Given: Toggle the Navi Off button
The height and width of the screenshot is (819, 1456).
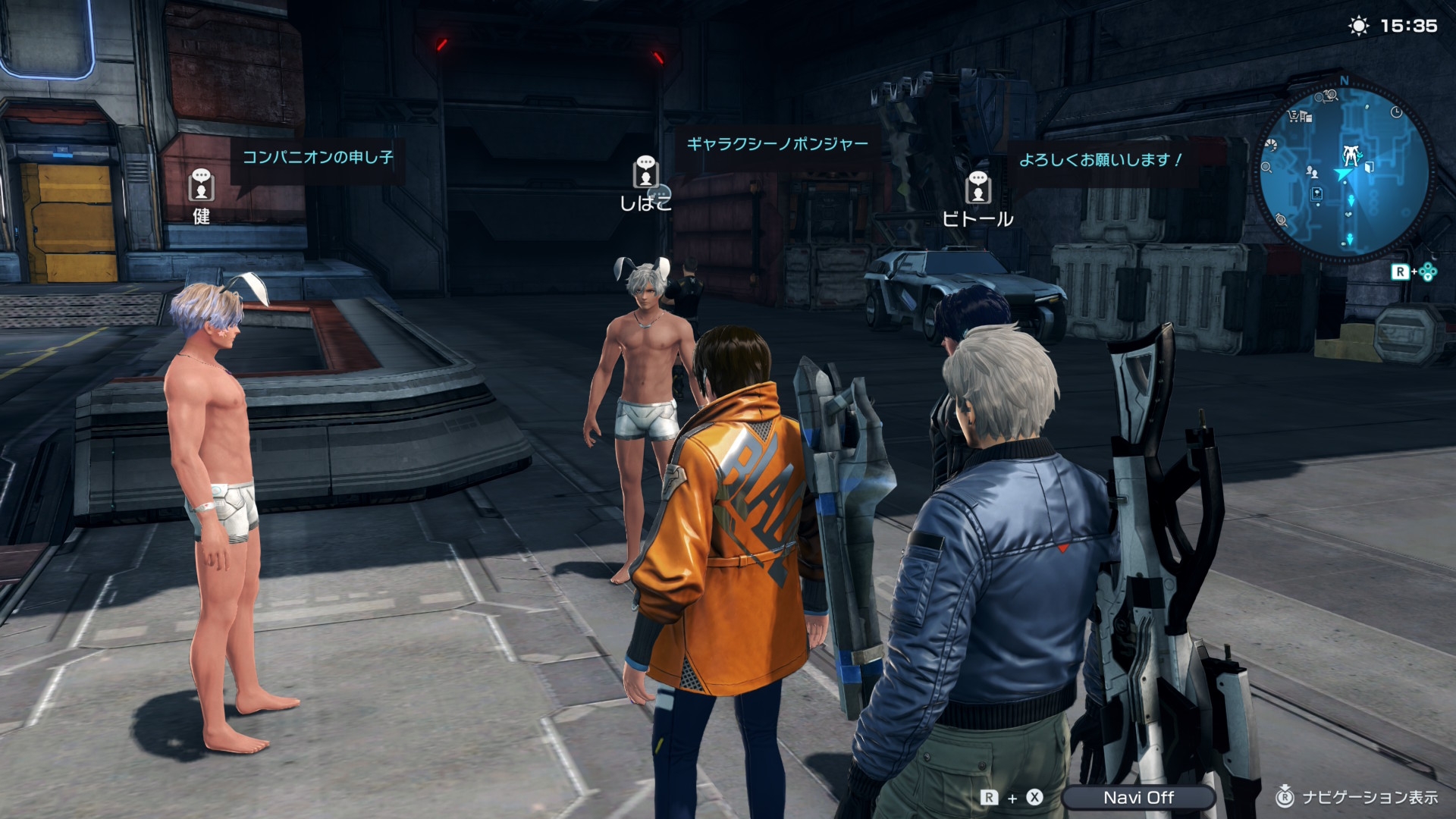Looking at the screenshot, I should click(1137, 797).
